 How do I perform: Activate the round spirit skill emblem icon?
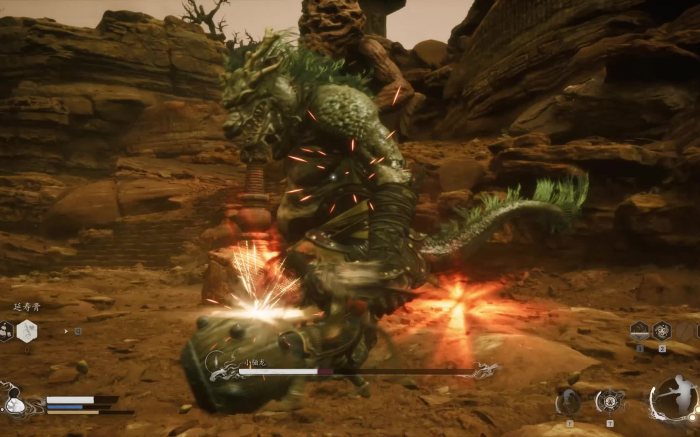click(610, 401)
